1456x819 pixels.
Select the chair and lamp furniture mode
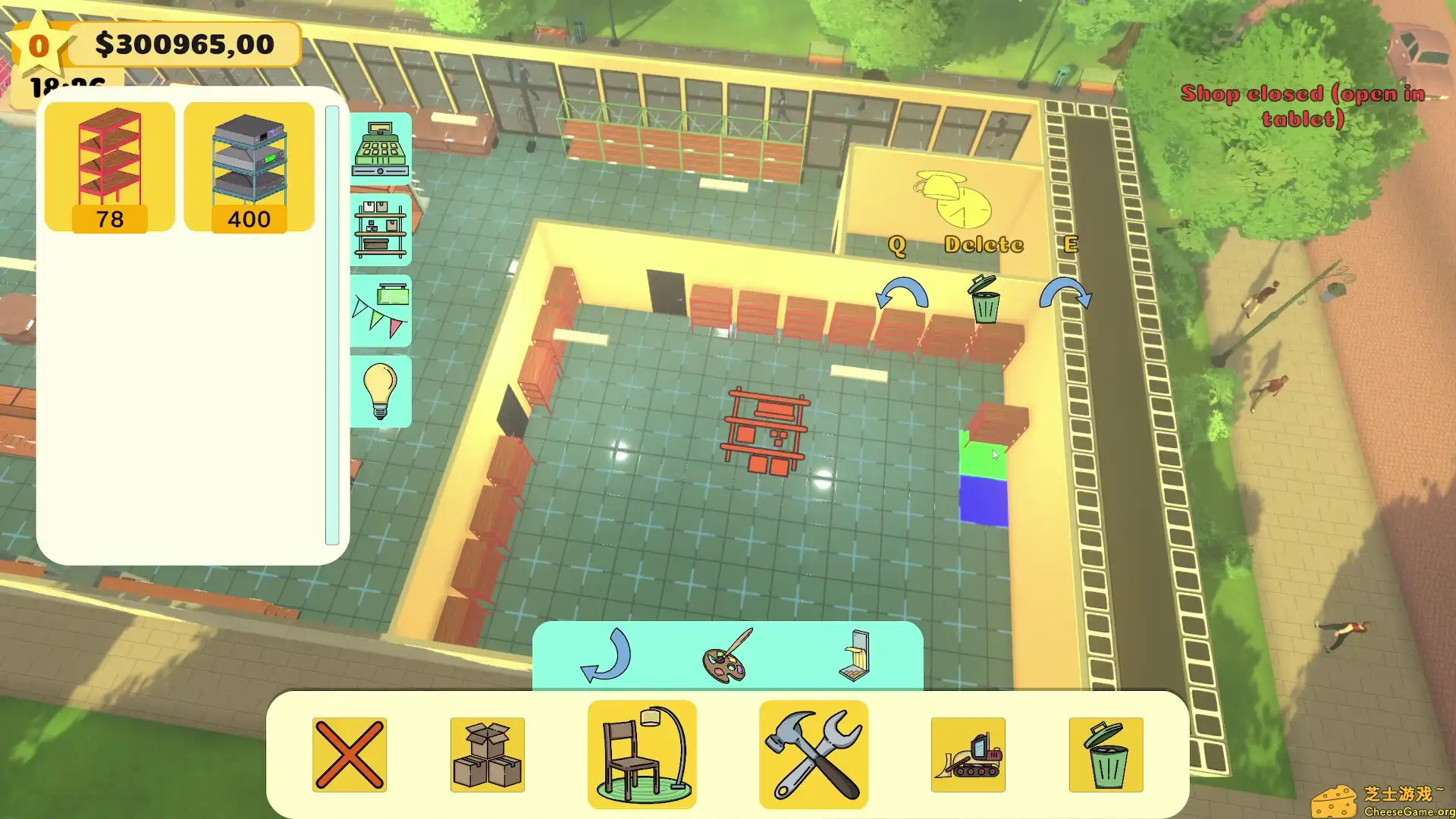pos(641,755)
